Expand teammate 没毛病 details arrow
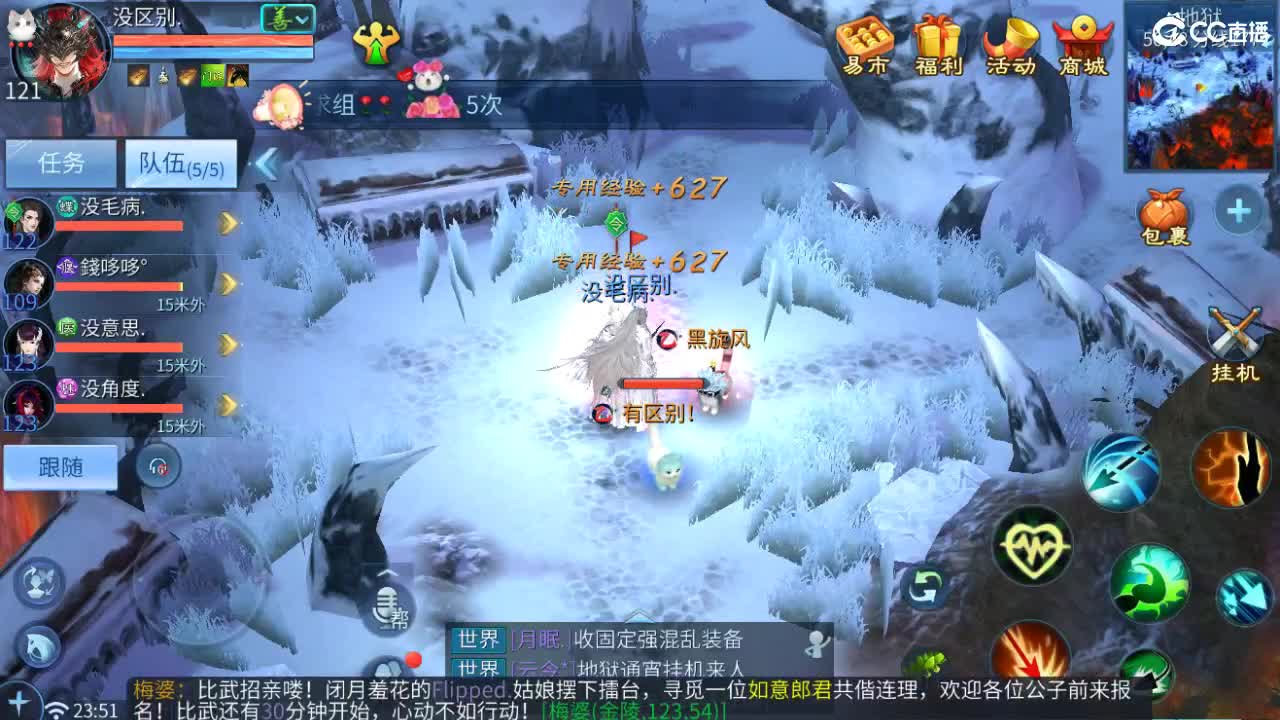The image size is (1280, 720). point(230,224)
